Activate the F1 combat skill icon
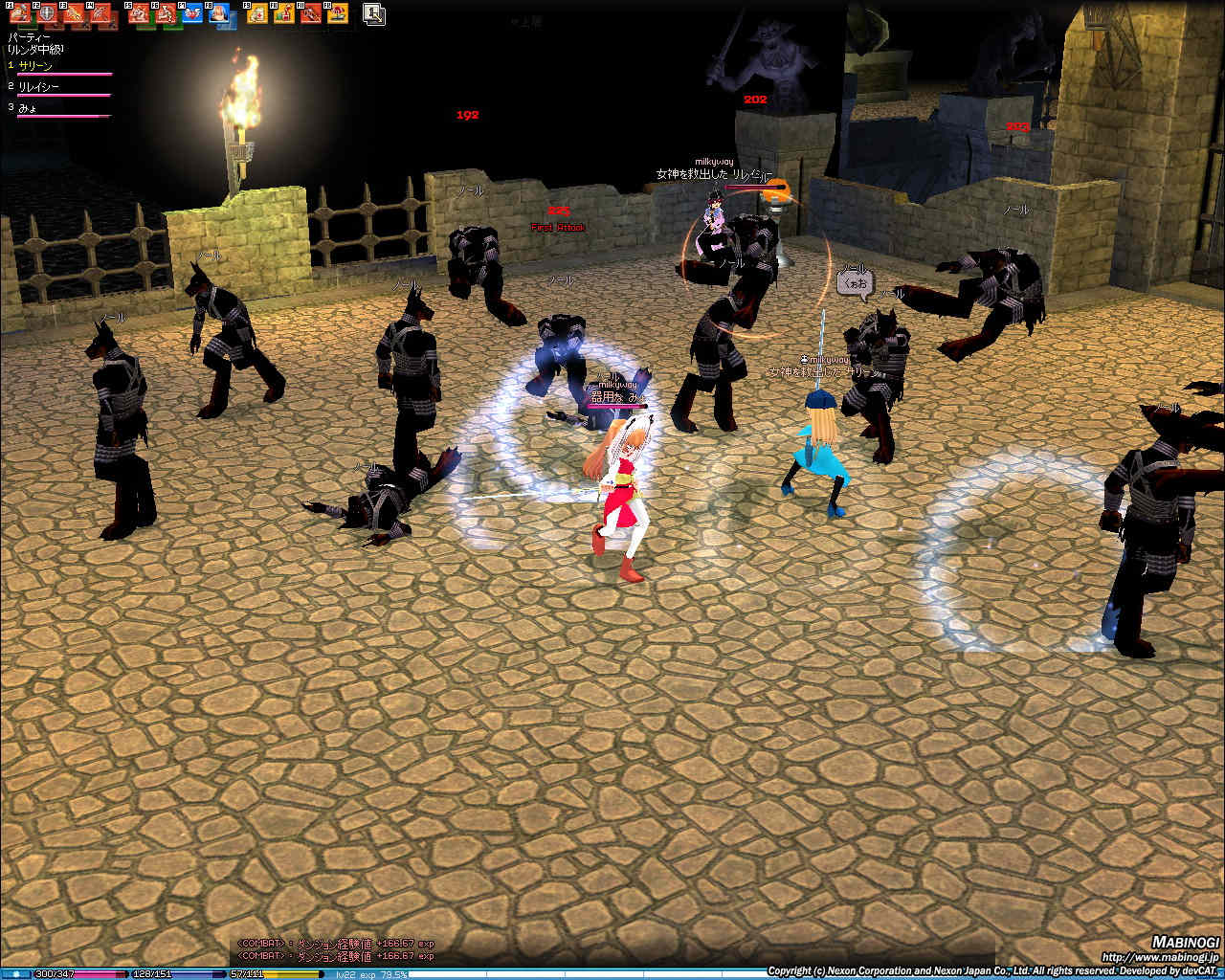Image resolution: width=1225 pixels, height=980 pixels. point(19,13)
